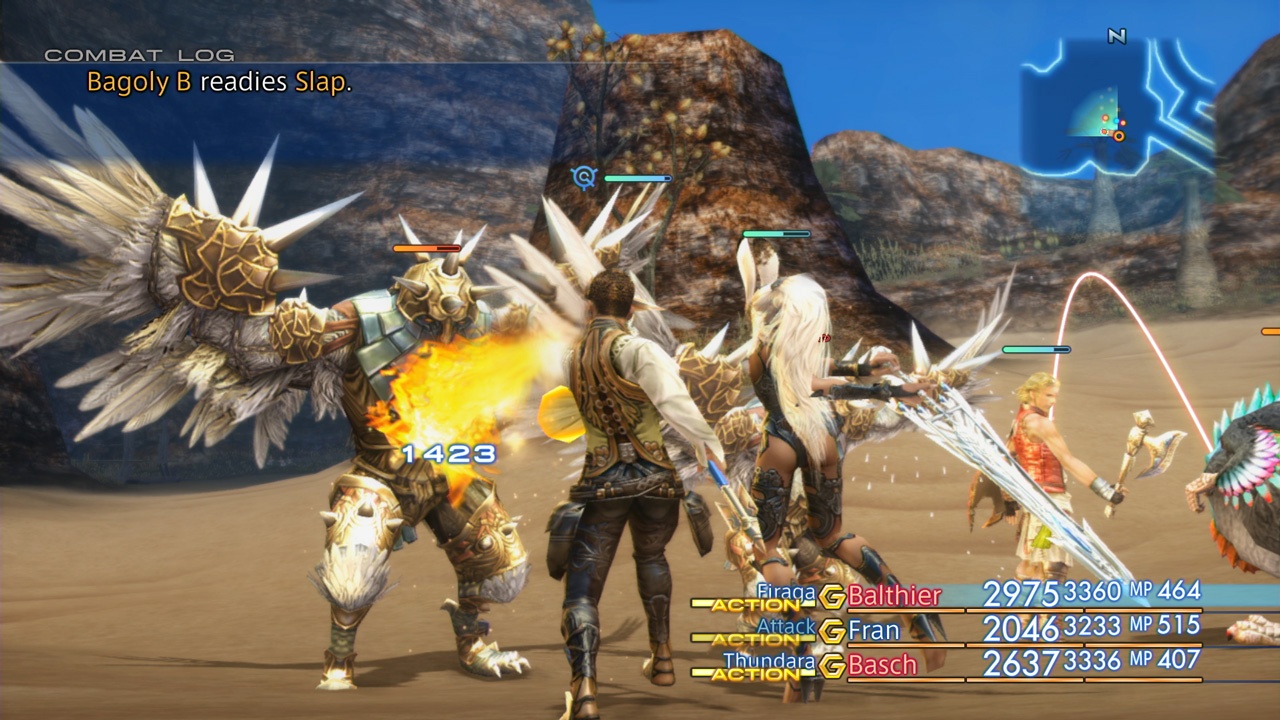Click the blue ally dot on the minimap

pos(1117,121)
